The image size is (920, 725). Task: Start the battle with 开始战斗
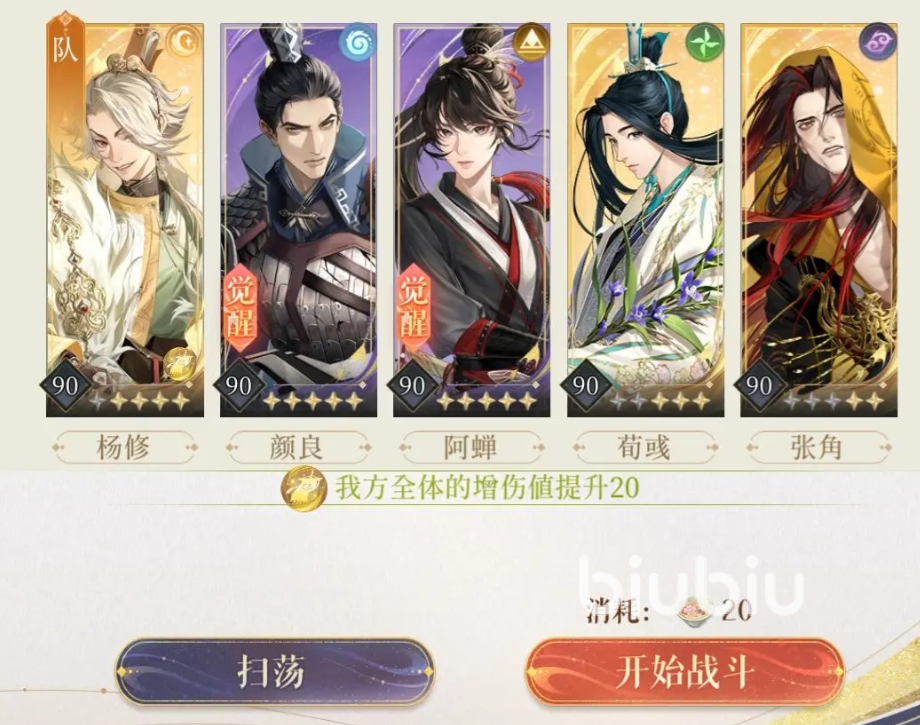[x=685, y=672]
